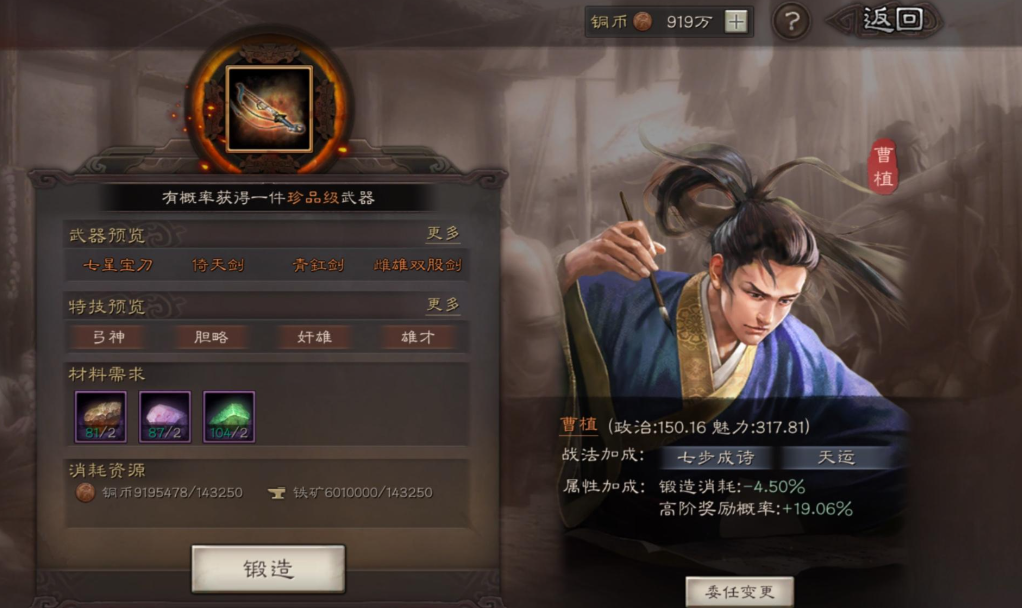Inspect the pink crystal material slot
The height and width of the screenshot is (608, 1022).
pos(165,416)
